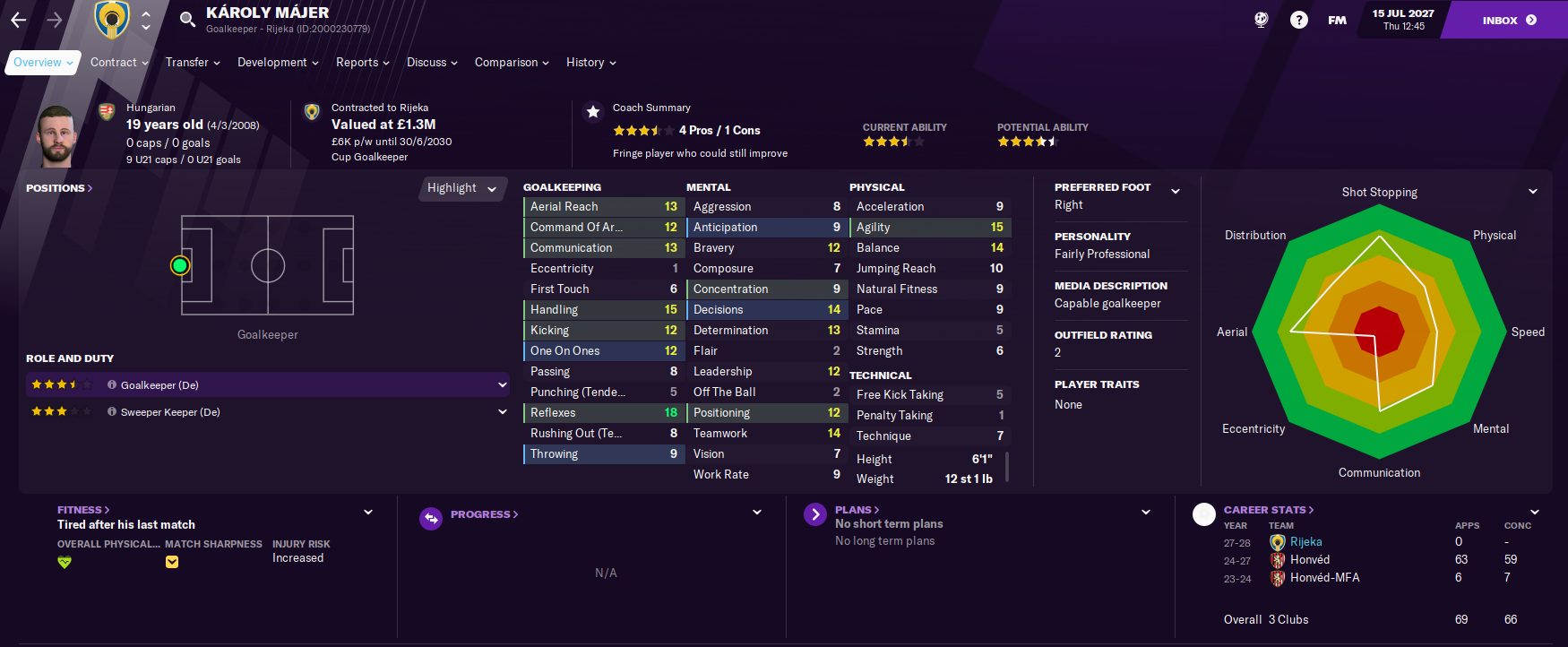The height and width of the screenshot is (647, 1568).
Task: Open the Contract menu
Action: point(118,63)
